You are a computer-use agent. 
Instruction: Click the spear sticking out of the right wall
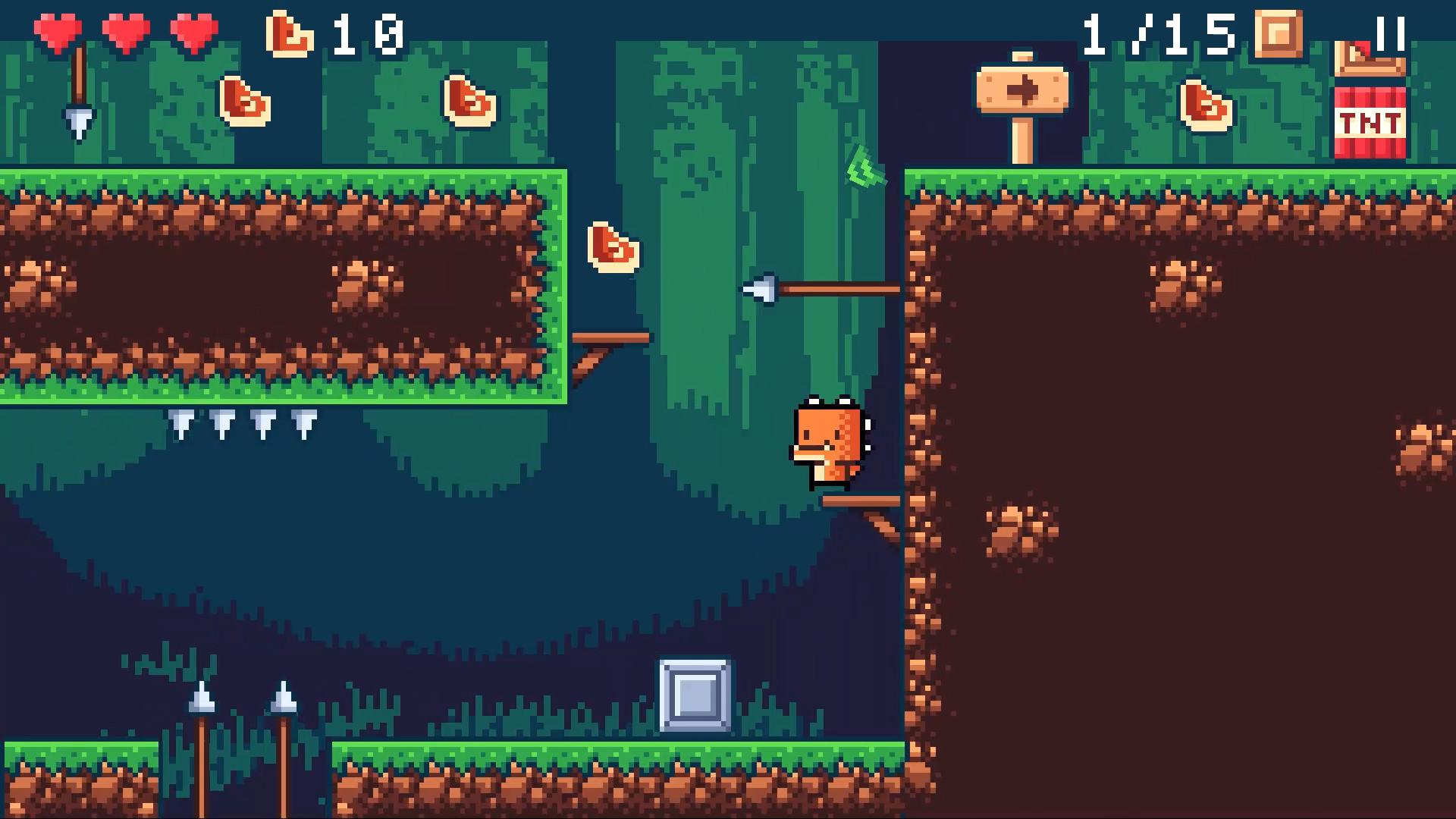823,288
